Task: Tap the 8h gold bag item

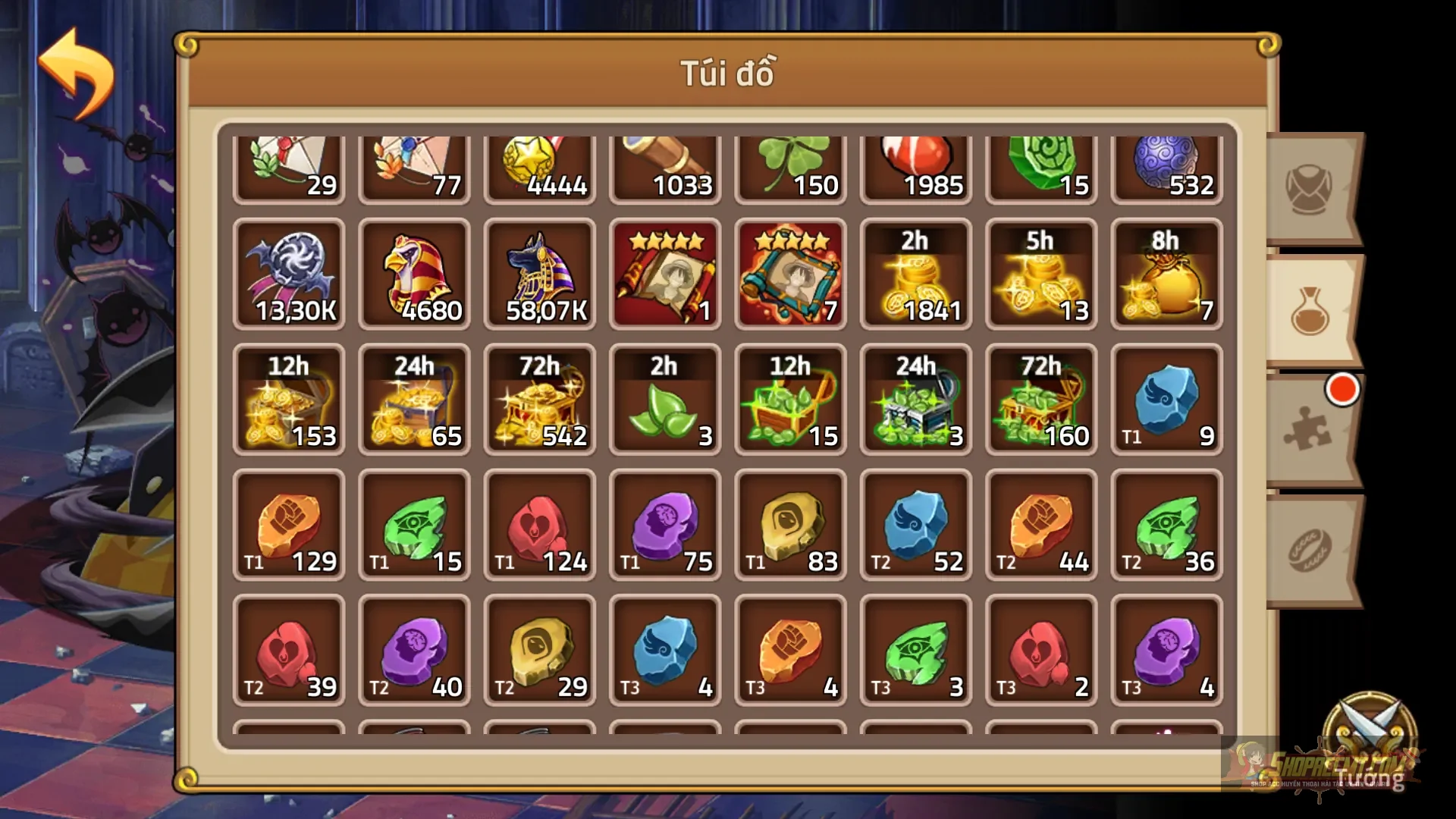Action: point(1166,275)
